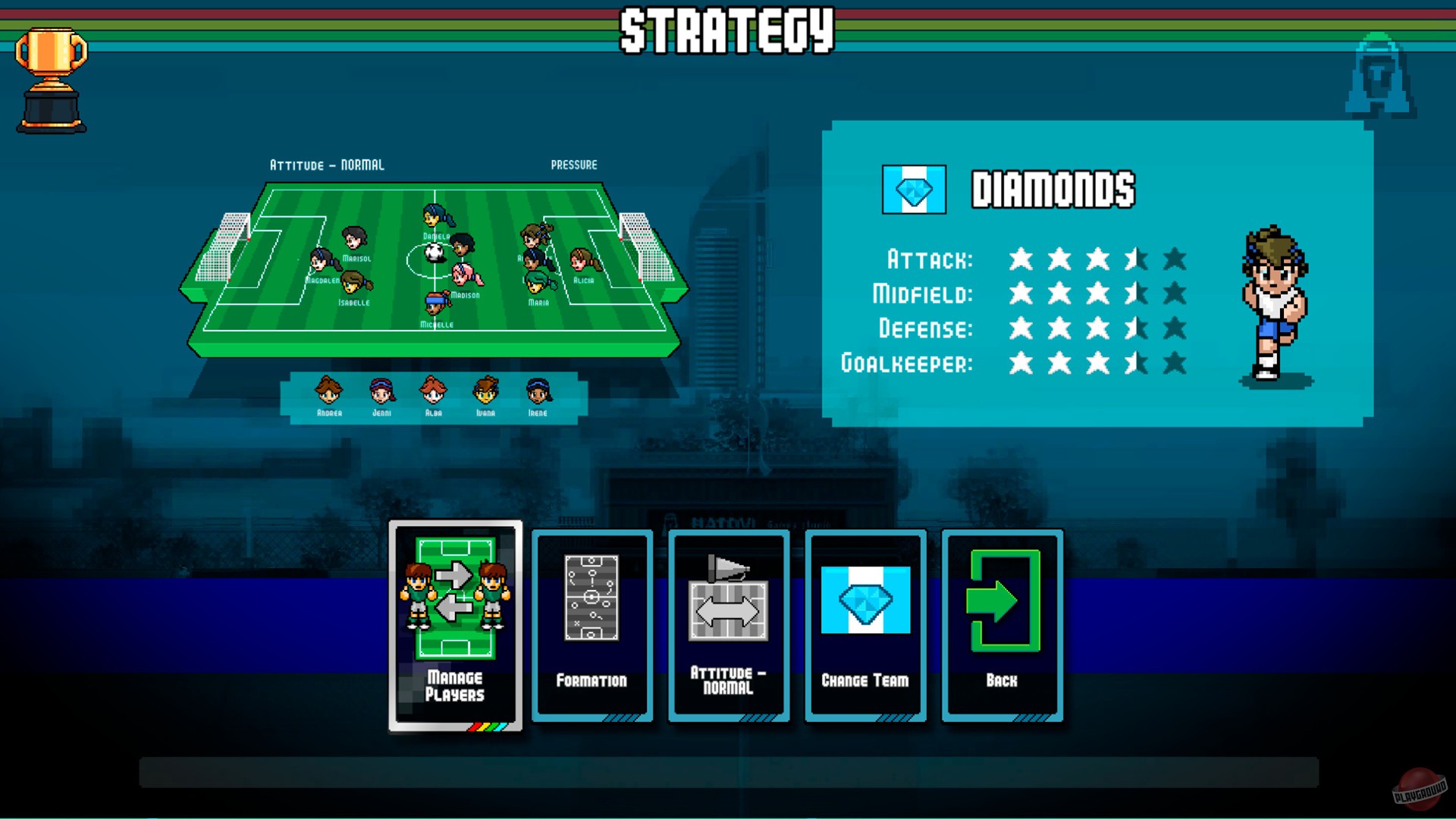Expand the Formation panel
The height and width of the screenshot is (819, 1456).
click(591, 626)
